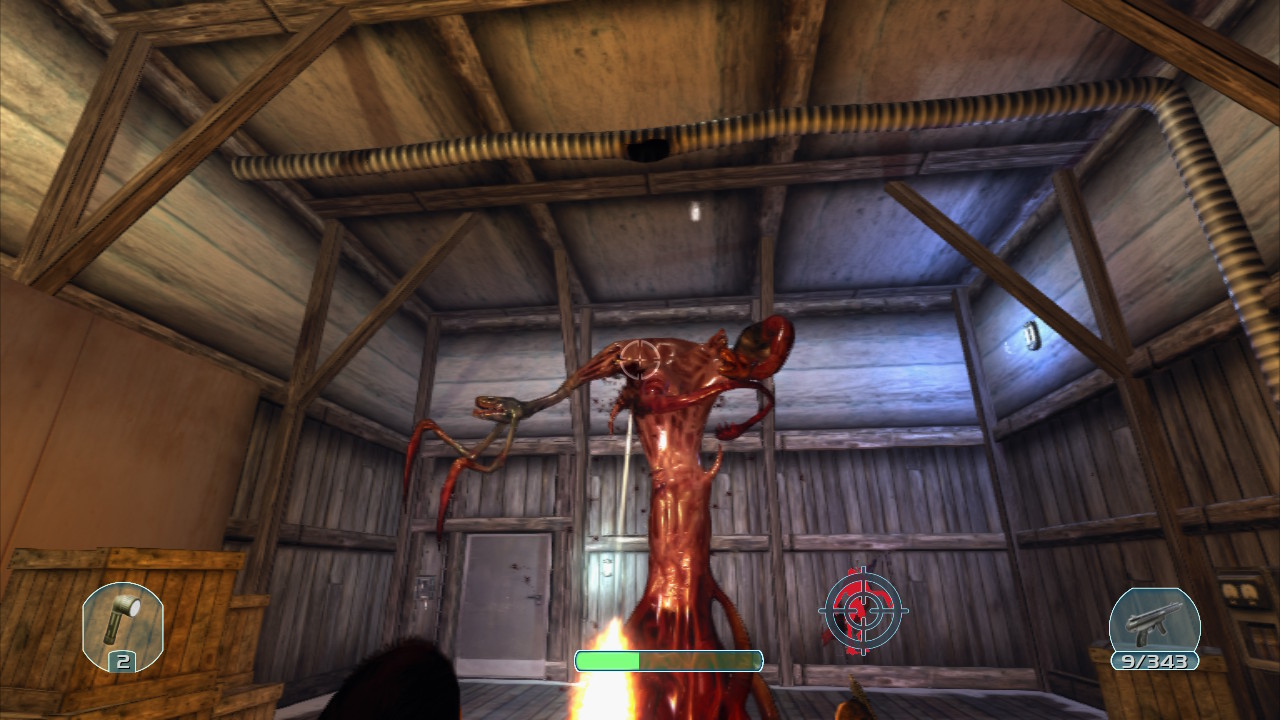Click the red target indicator icon
The width and height of the screenshot is (1280, 720).
(863, 610)
